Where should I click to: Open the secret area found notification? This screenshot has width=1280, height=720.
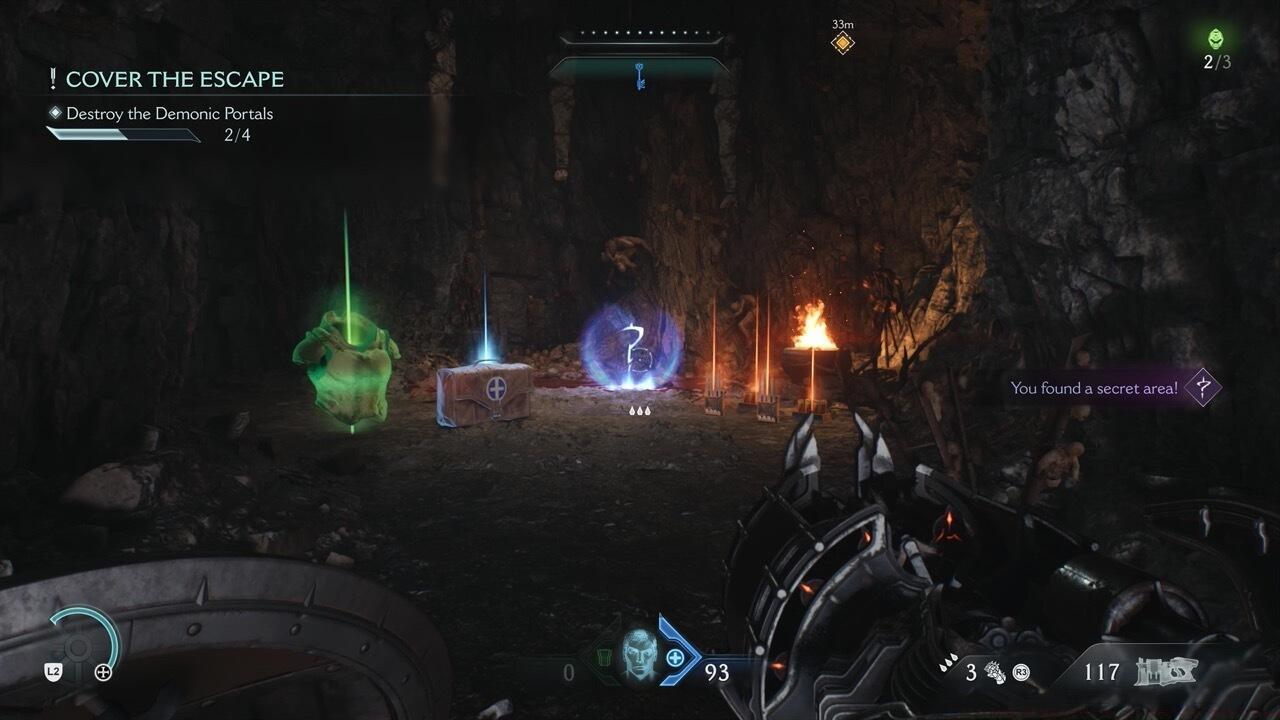1112,388
